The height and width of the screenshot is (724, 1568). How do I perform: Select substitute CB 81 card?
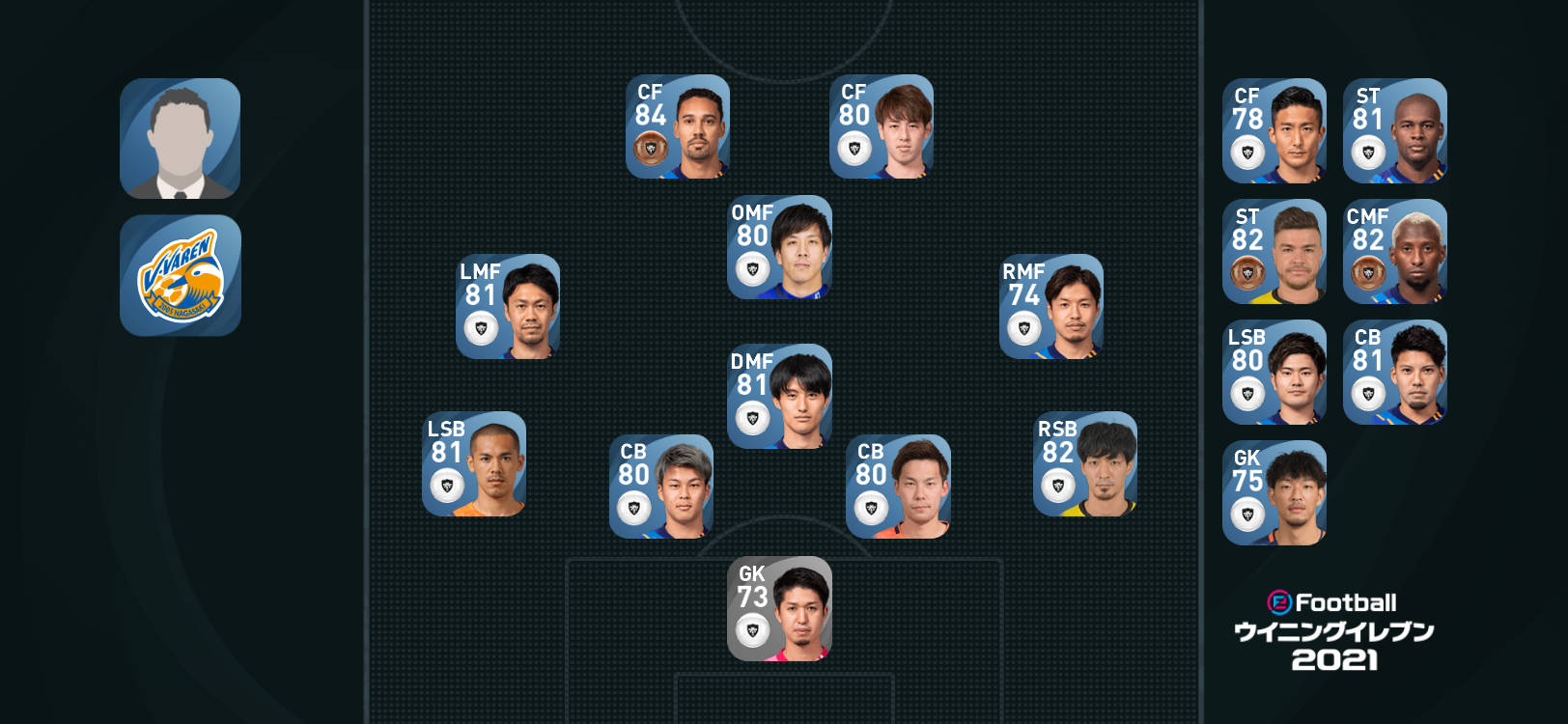coord(1395,372)
